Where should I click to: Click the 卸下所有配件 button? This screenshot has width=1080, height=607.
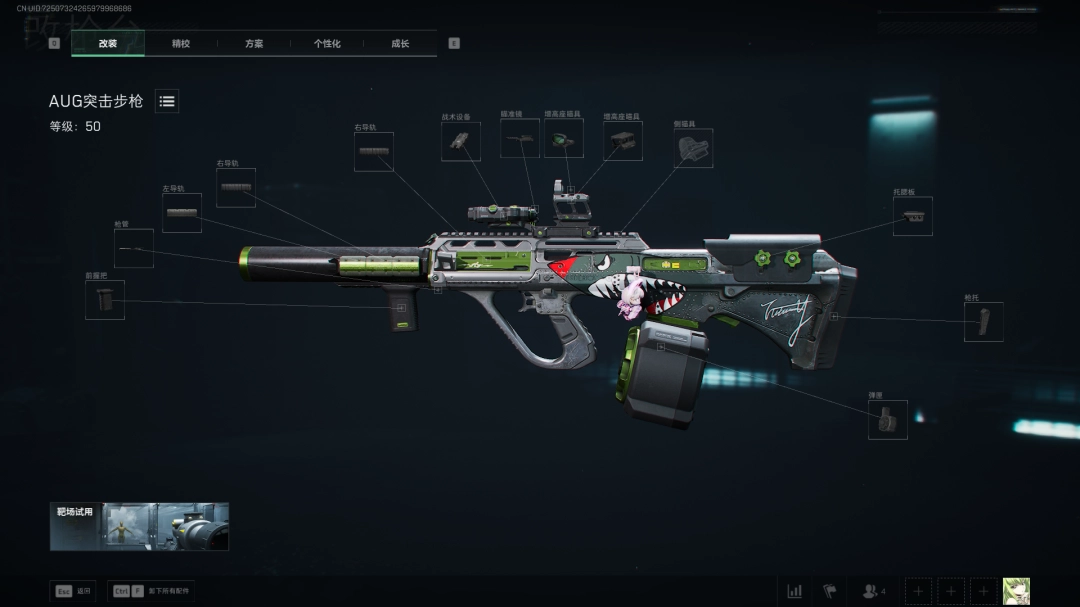pyautogui.click(x=153, y=591)
